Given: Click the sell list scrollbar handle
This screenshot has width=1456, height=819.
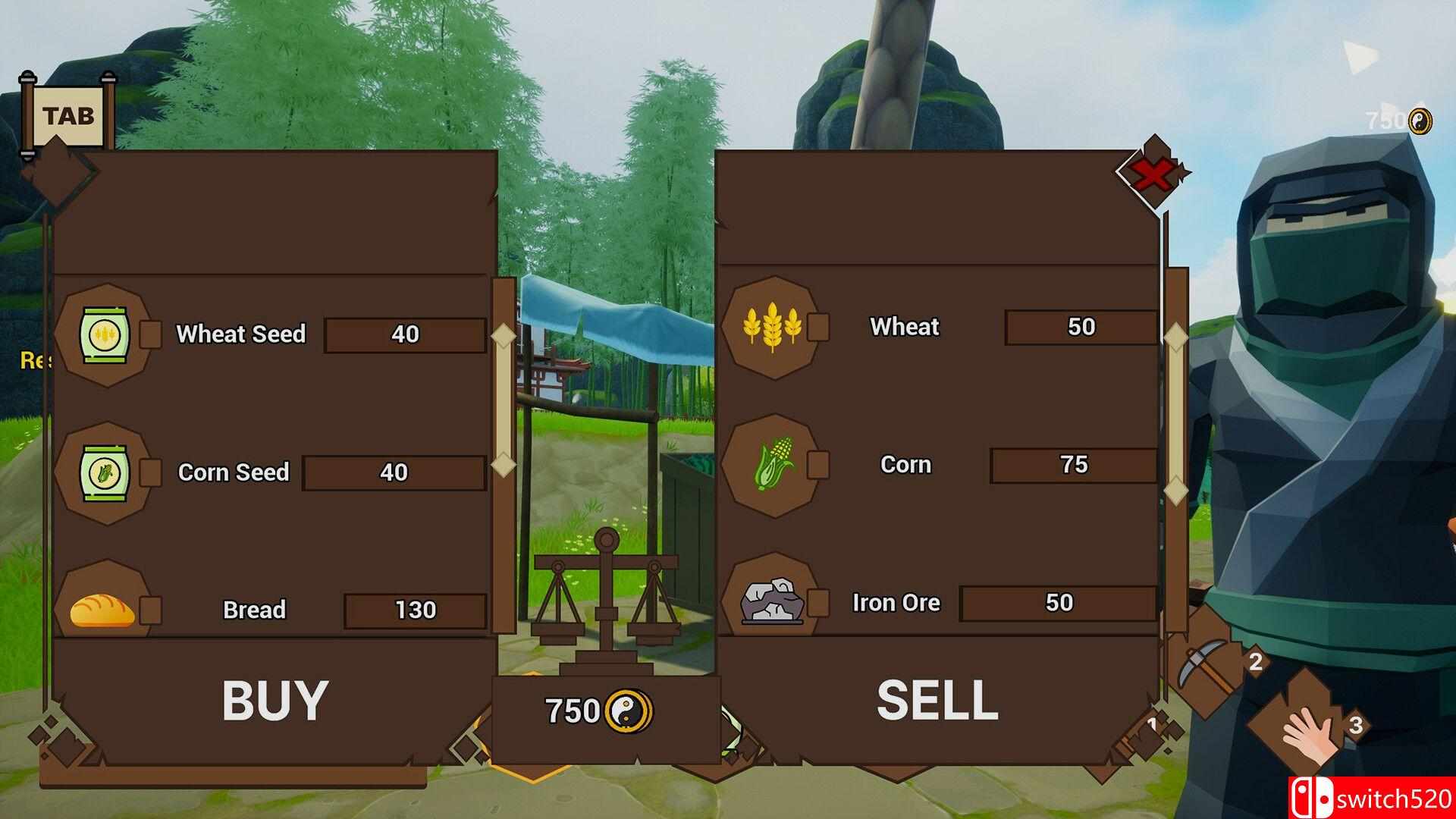Looking at the screenshot, I should [1175, 414].
